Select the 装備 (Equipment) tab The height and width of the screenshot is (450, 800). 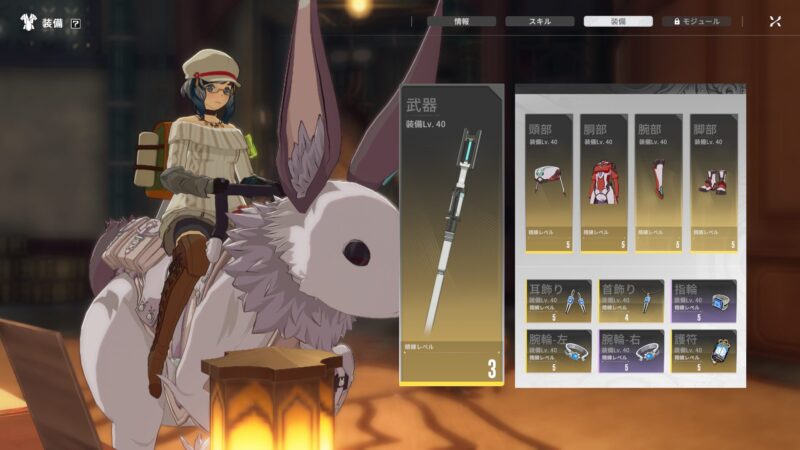618,21
